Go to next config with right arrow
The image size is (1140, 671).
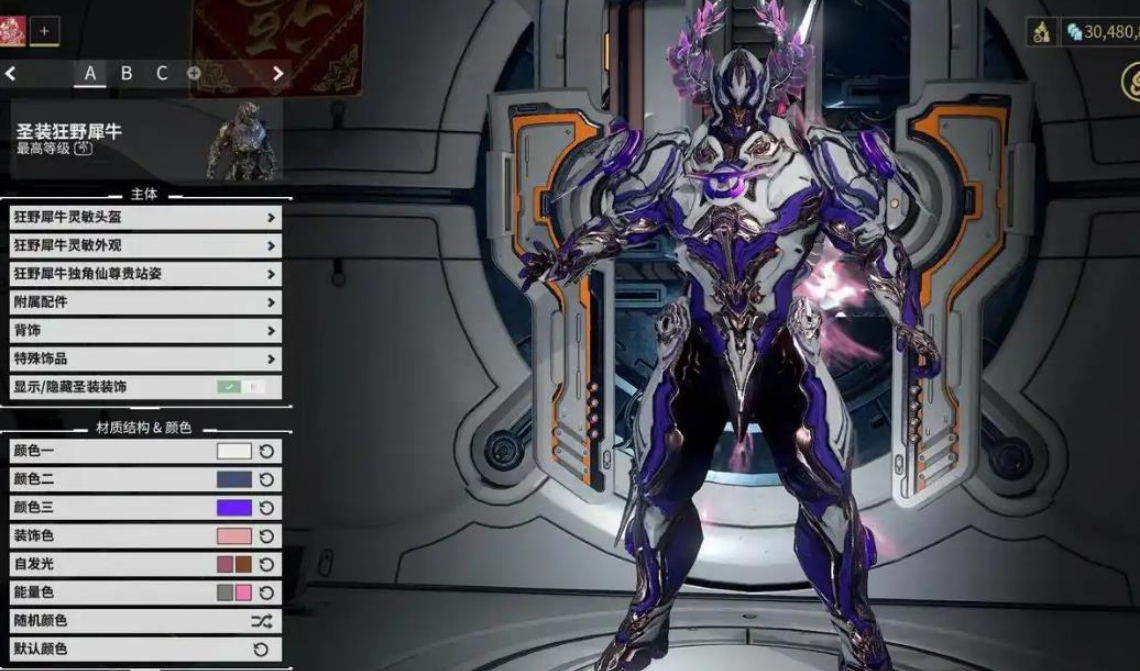click(x=278, y=73)
